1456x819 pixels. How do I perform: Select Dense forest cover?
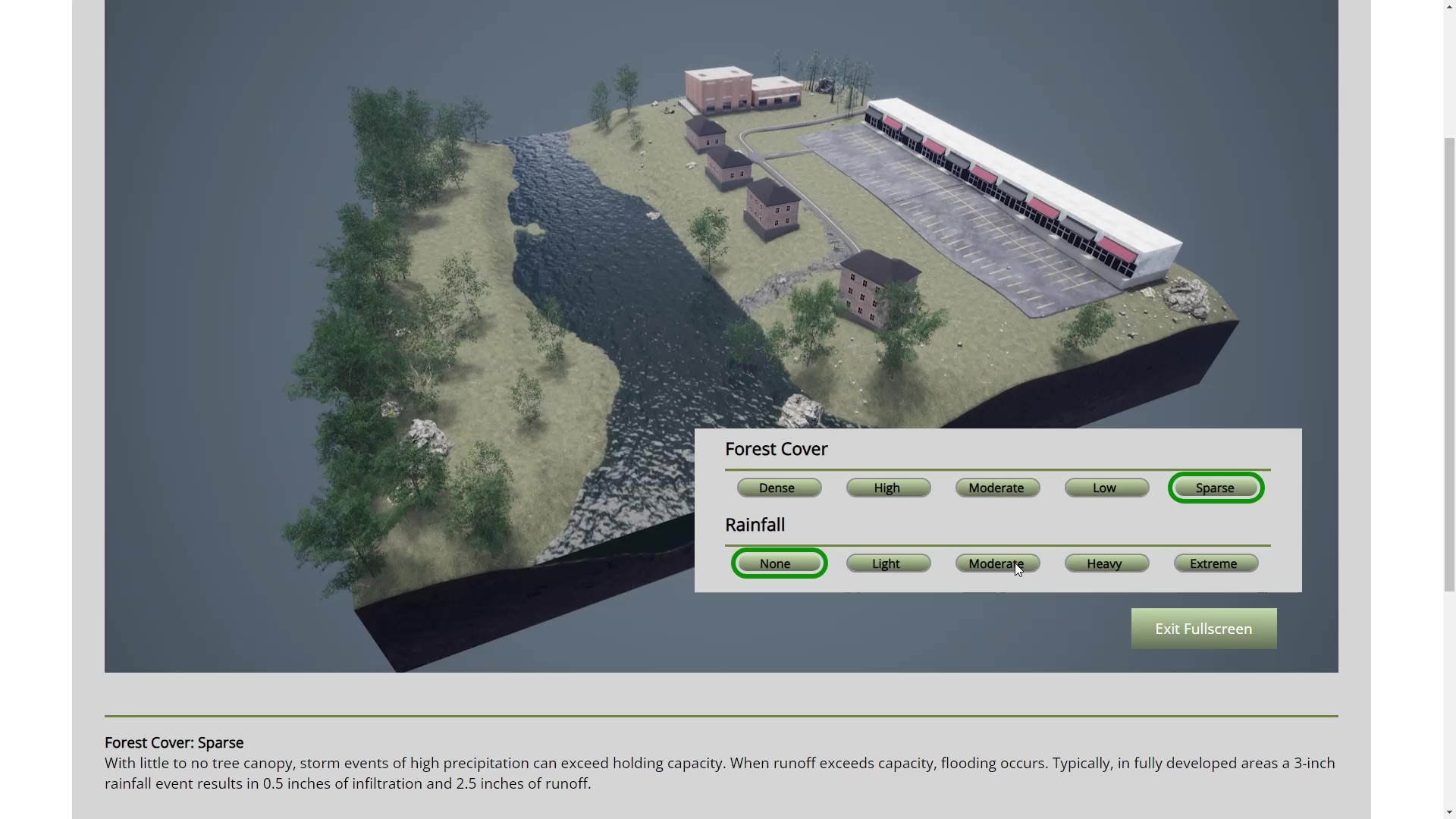(x=779, y=488)
